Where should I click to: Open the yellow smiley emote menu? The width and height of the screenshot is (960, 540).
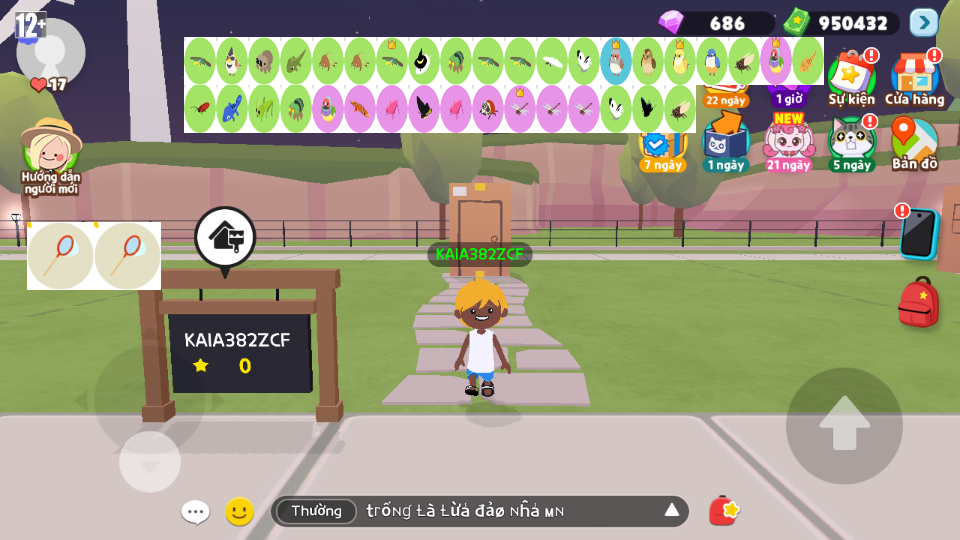[x=239, y=512]
